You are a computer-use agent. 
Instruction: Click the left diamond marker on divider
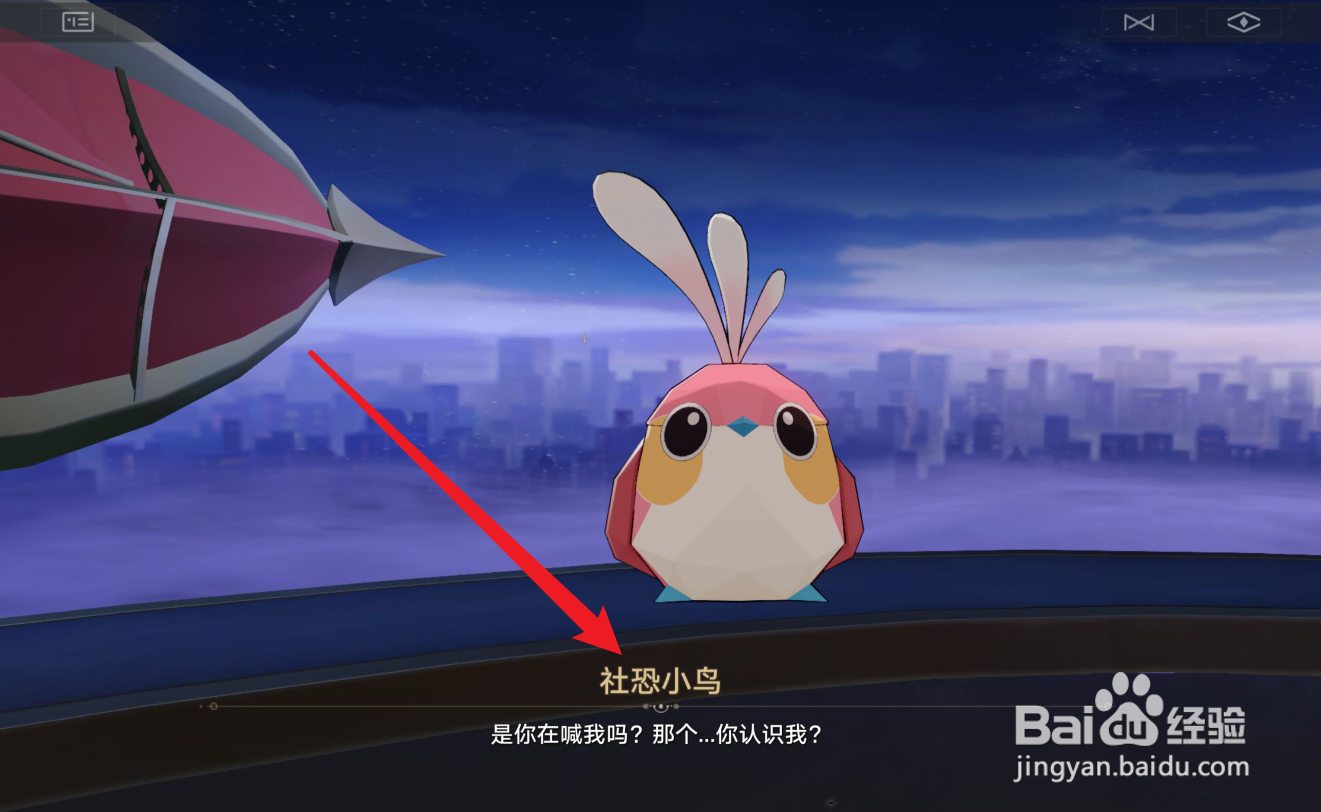pyautogui.click(x=213, y=705)
